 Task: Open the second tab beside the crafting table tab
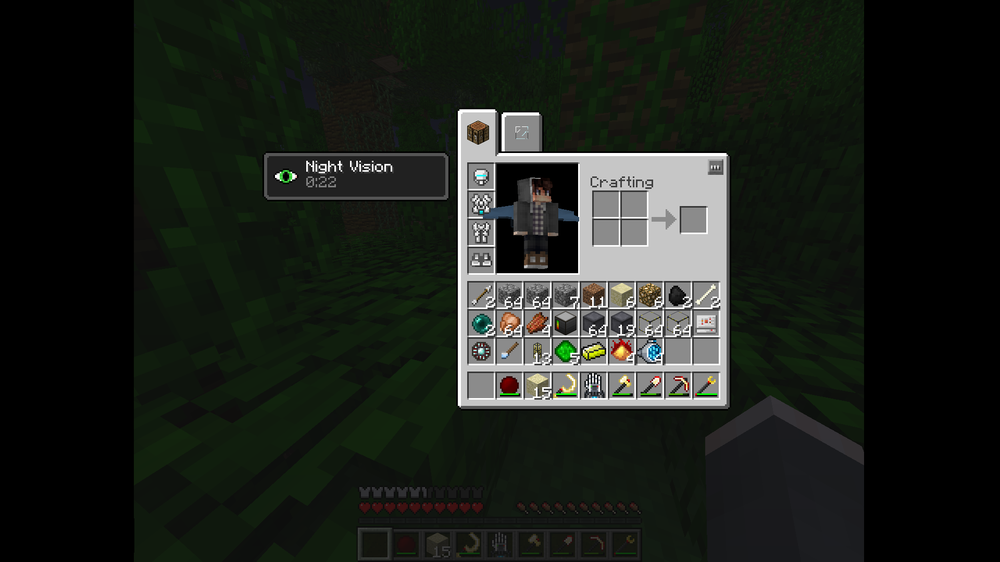point(521,133)
